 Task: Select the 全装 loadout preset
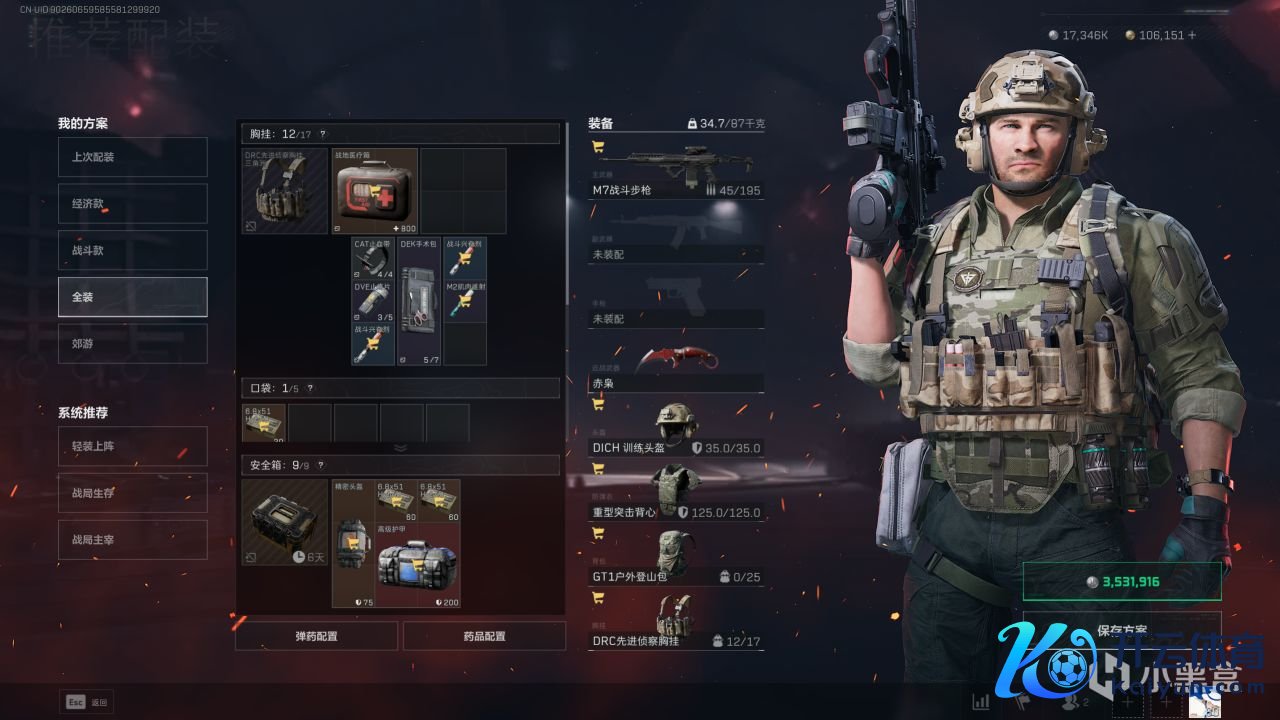(x=132, y=297)
